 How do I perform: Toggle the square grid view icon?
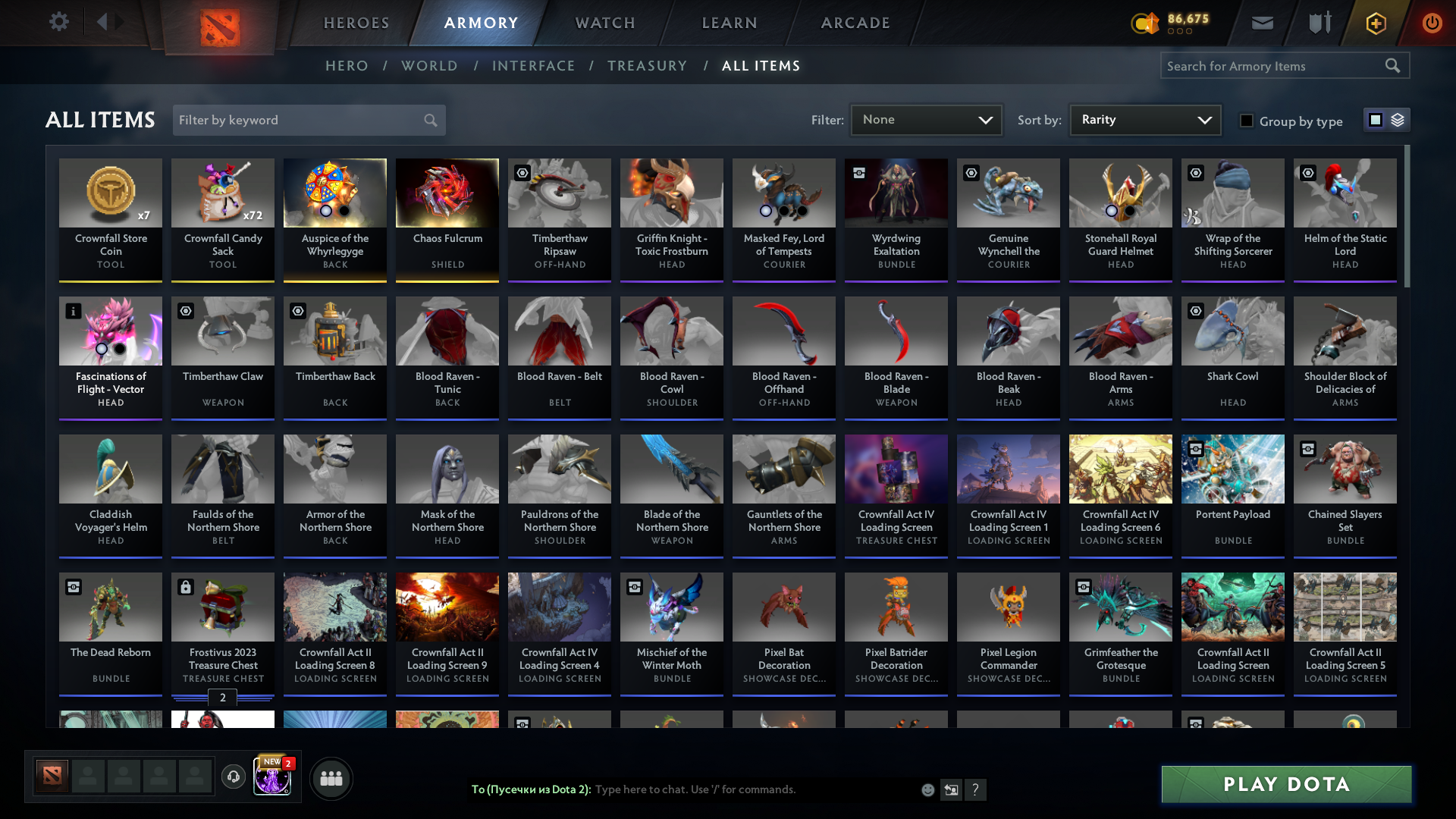tap(1375, 119)
